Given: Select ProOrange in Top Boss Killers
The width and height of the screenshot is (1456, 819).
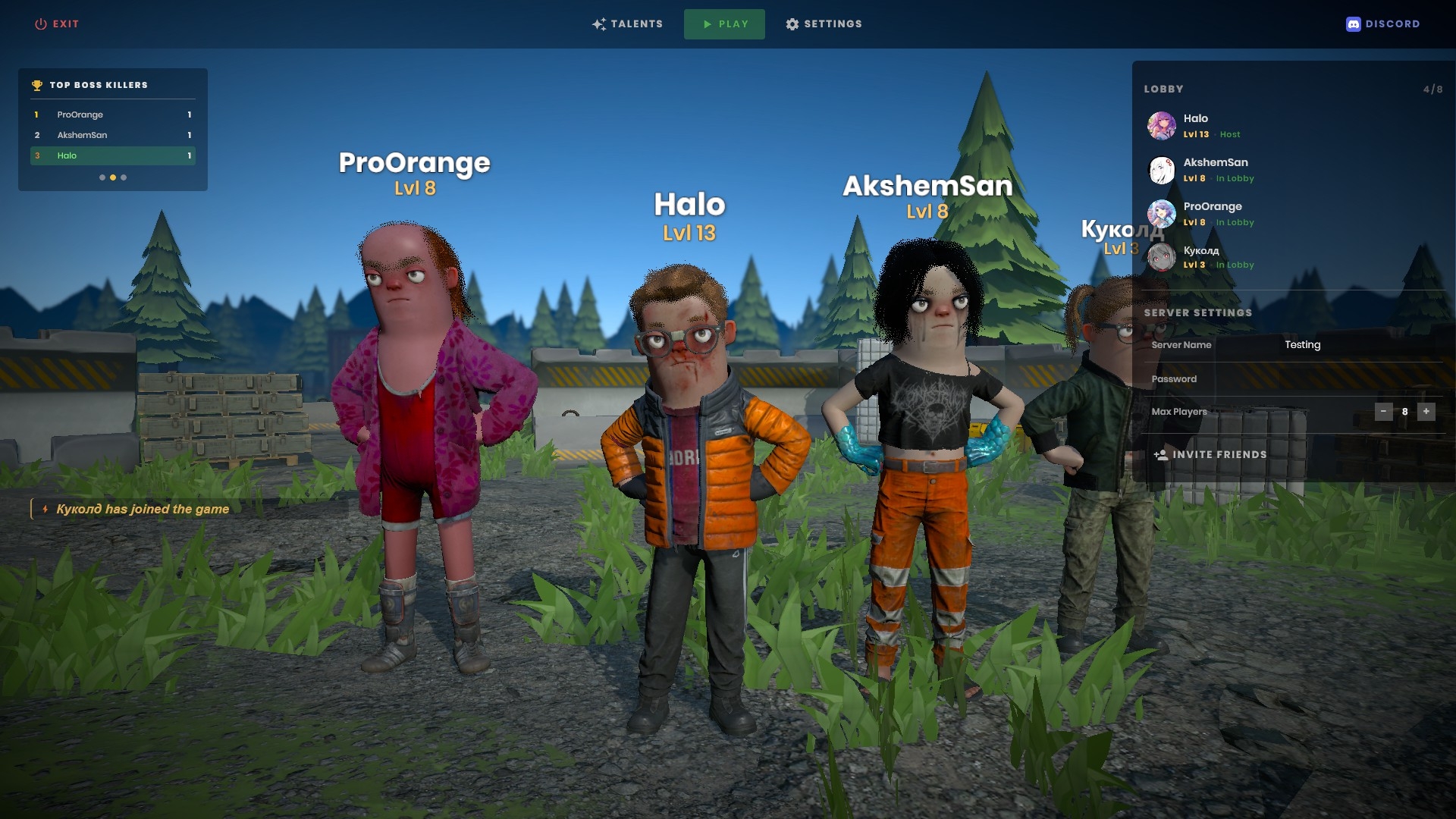Looking at the screenshot, I should [112, 115].
